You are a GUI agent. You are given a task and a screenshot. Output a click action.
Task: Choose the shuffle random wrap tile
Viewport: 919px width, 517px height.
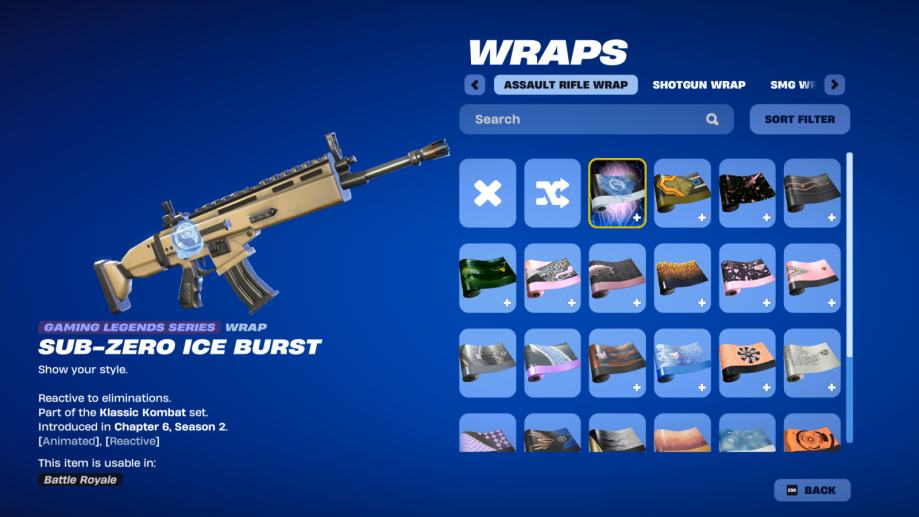tap(552, 193)
